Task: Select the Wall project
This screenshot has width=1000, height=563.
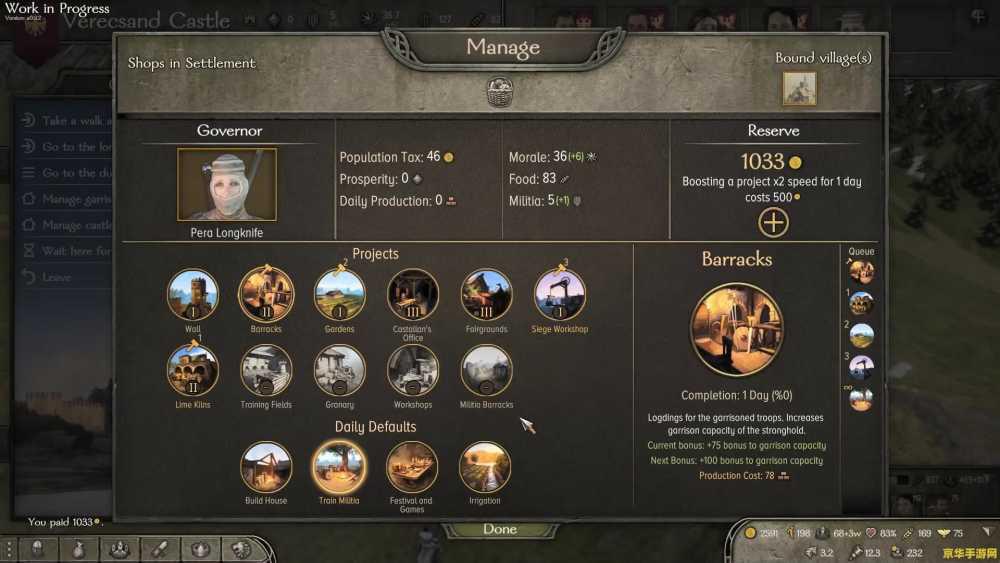Action: [193, 295]
